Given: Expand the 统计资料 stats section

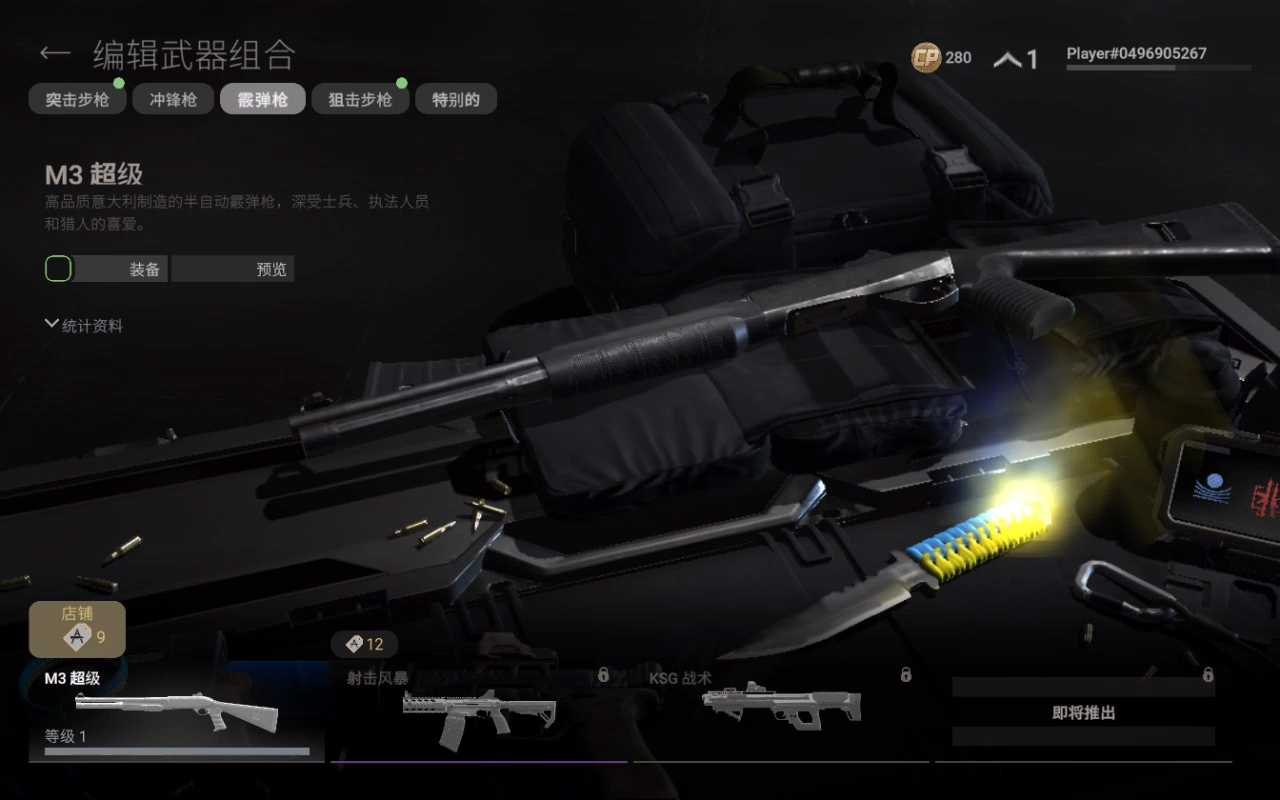Looking at the screenshot, I should click(x=84, y=325).
